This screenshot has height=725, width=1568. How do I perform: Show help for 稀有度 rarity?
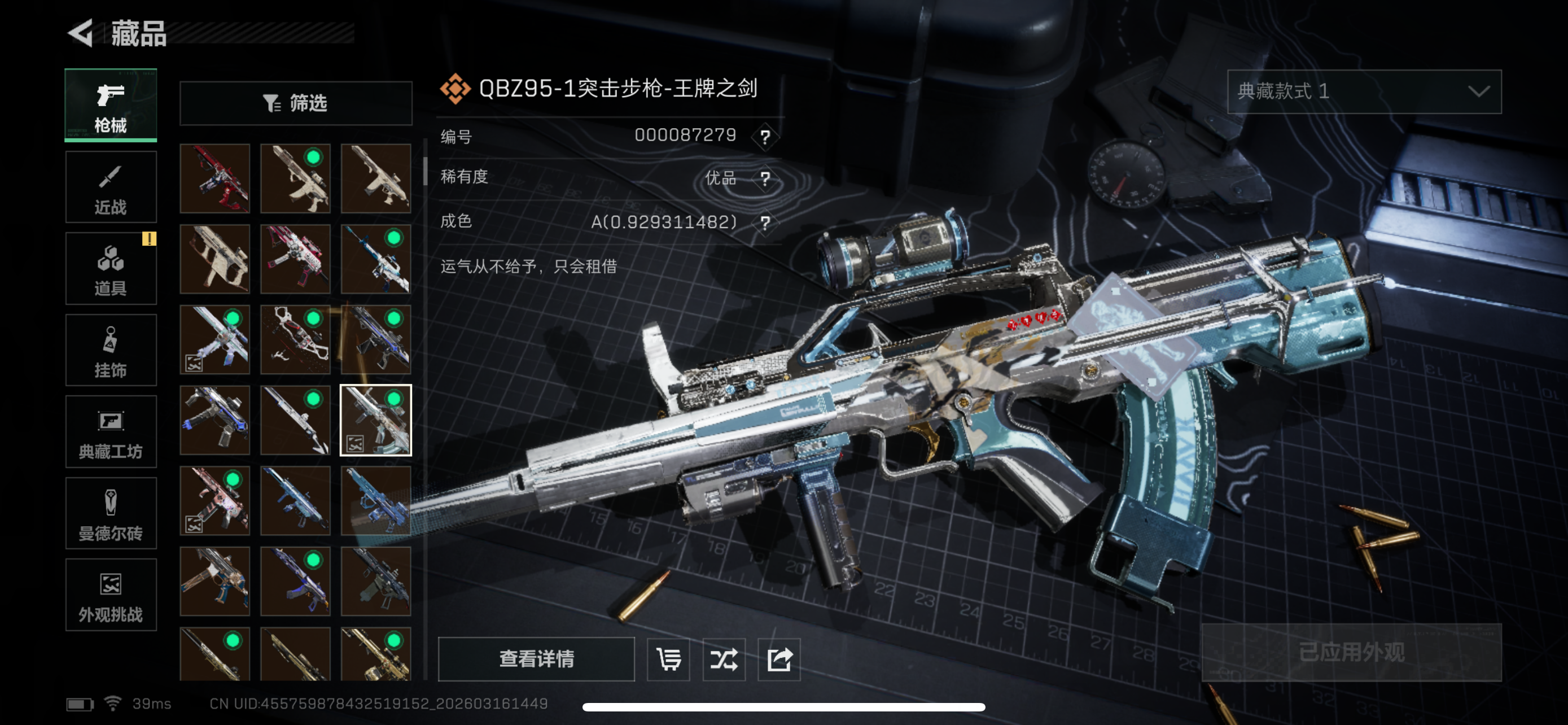(765, 178)
